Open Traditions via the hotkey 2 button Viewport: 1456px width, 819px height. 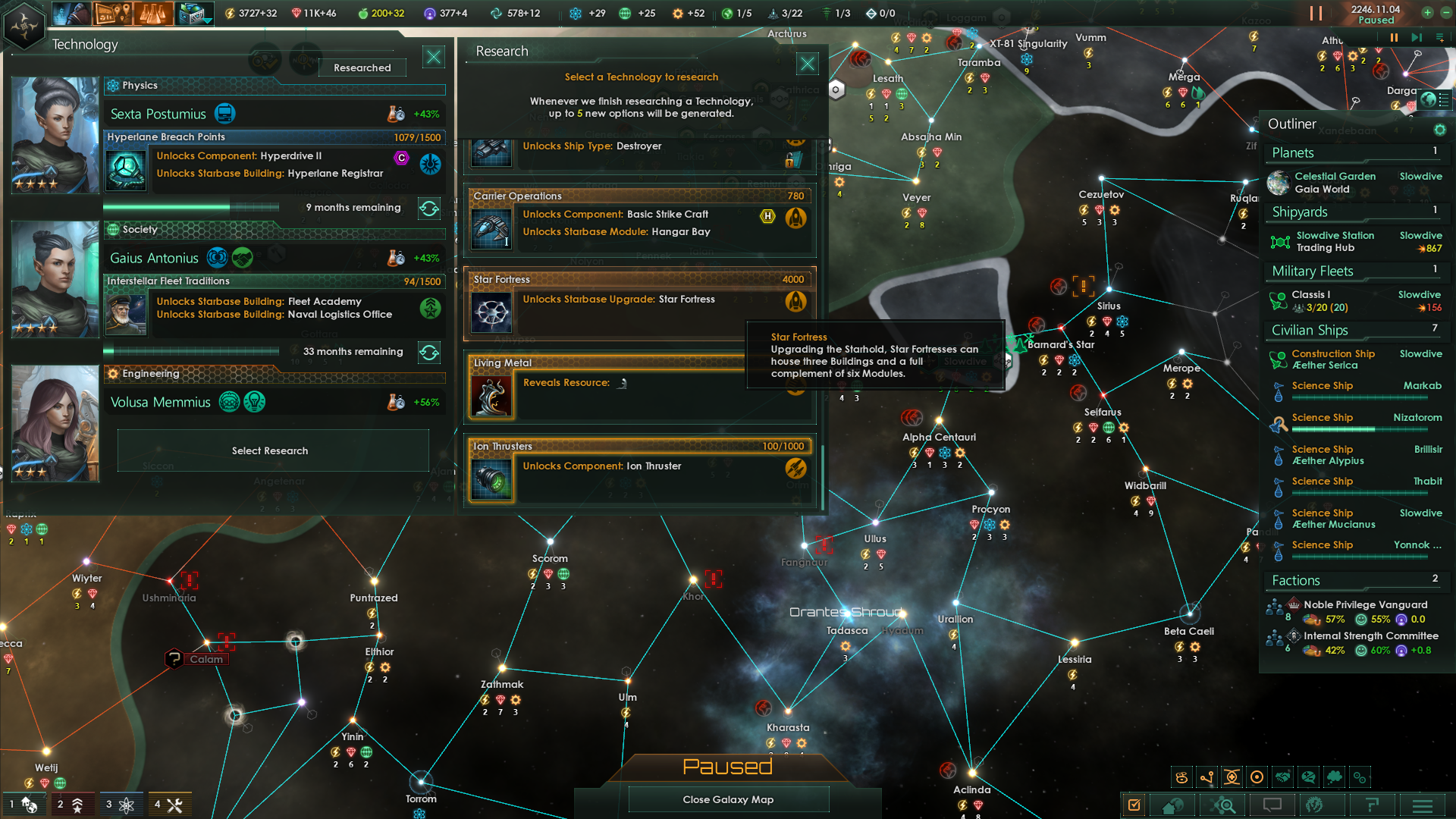tap(73, 805)
